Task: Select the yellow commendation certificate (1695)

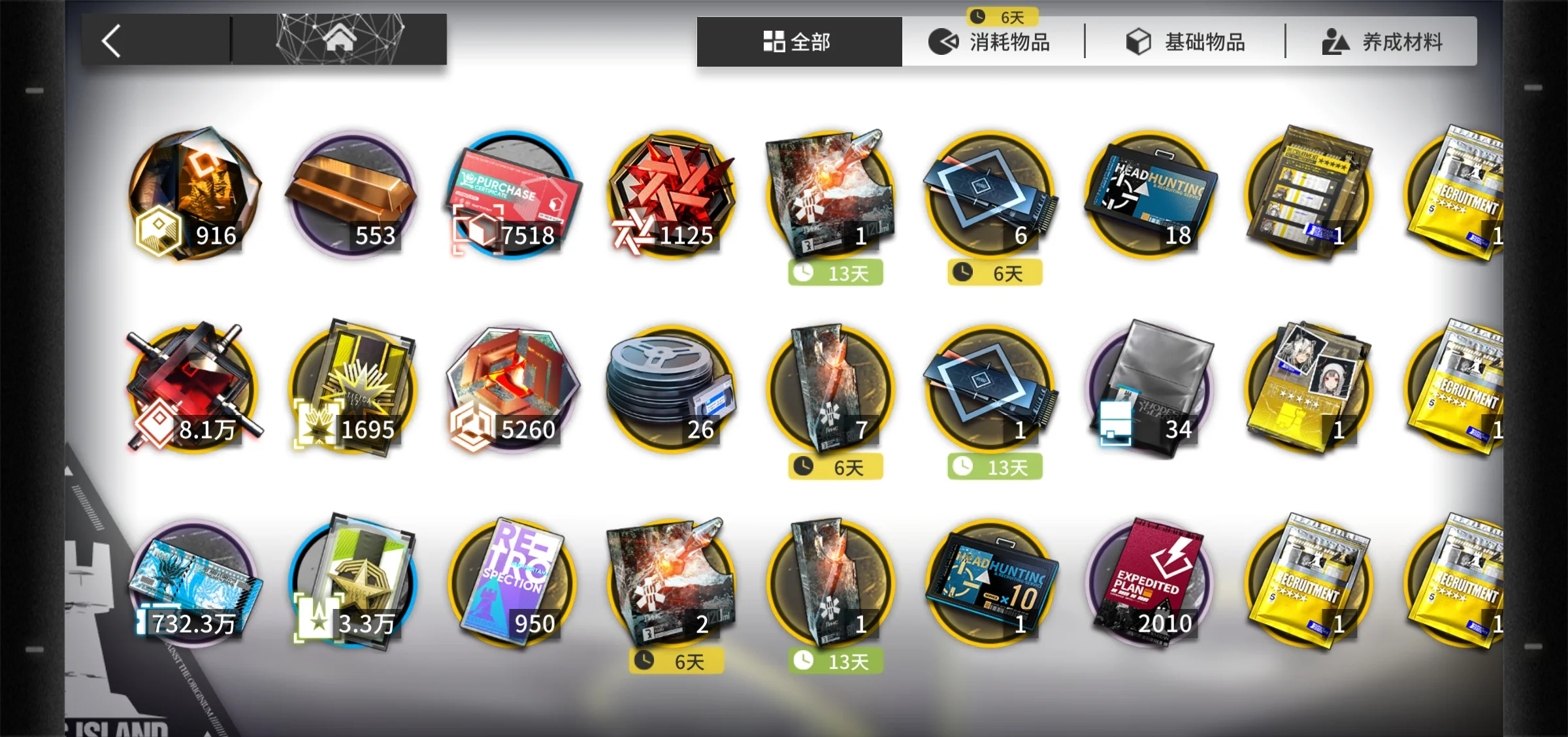Action: click(x=351, y=389)
